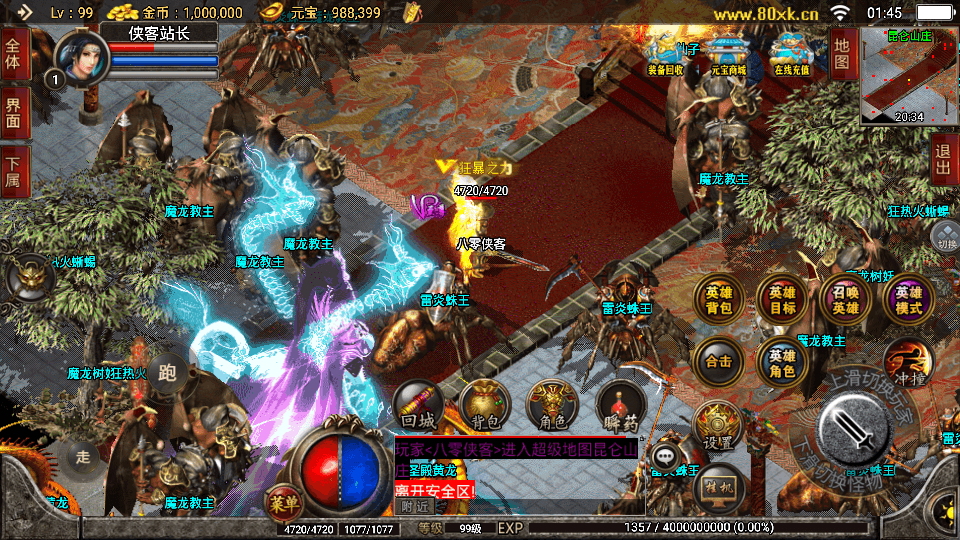Open the 回城 return-to-town scroll

[418, 405]
